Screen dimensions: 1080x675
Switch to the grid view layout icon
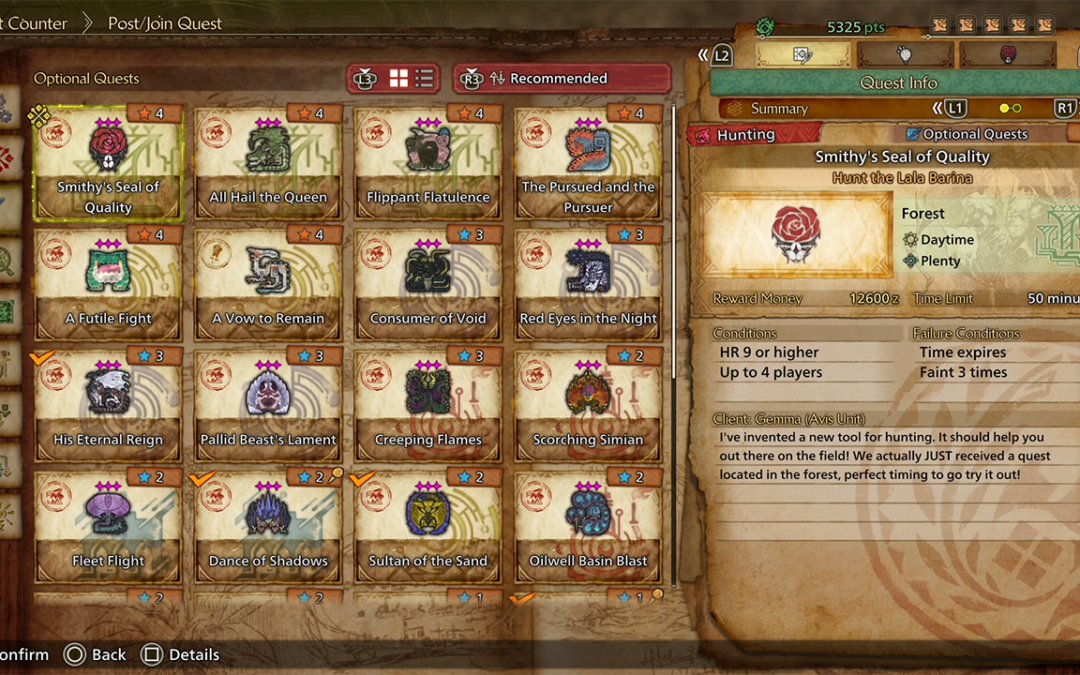pos(398,78)
